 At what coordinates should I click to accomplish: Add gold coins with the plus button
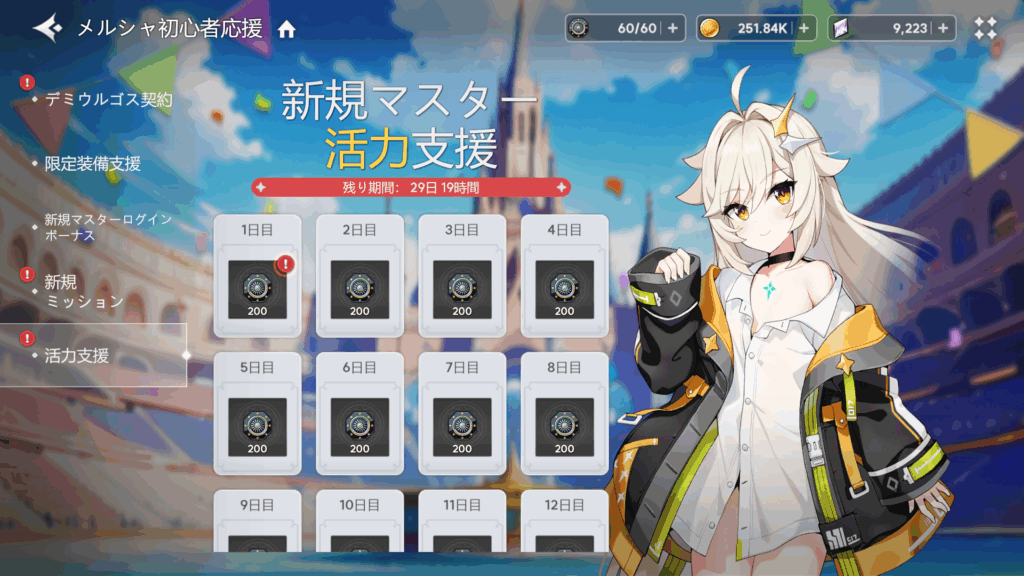pos(803,28)
